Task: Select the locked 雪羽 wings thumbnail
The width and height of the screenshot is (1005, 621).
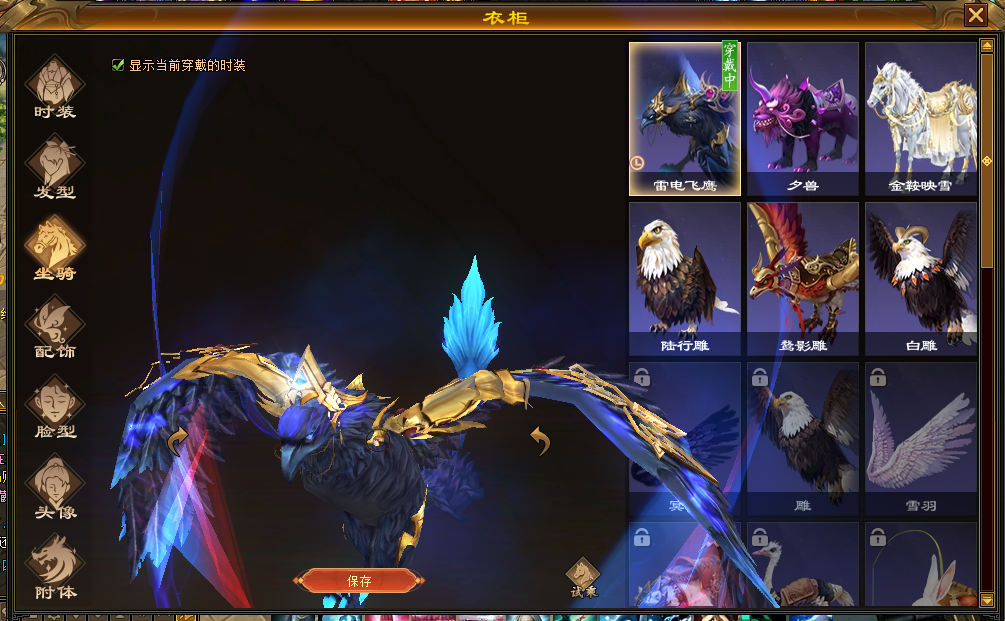Action: click(920, 438)
